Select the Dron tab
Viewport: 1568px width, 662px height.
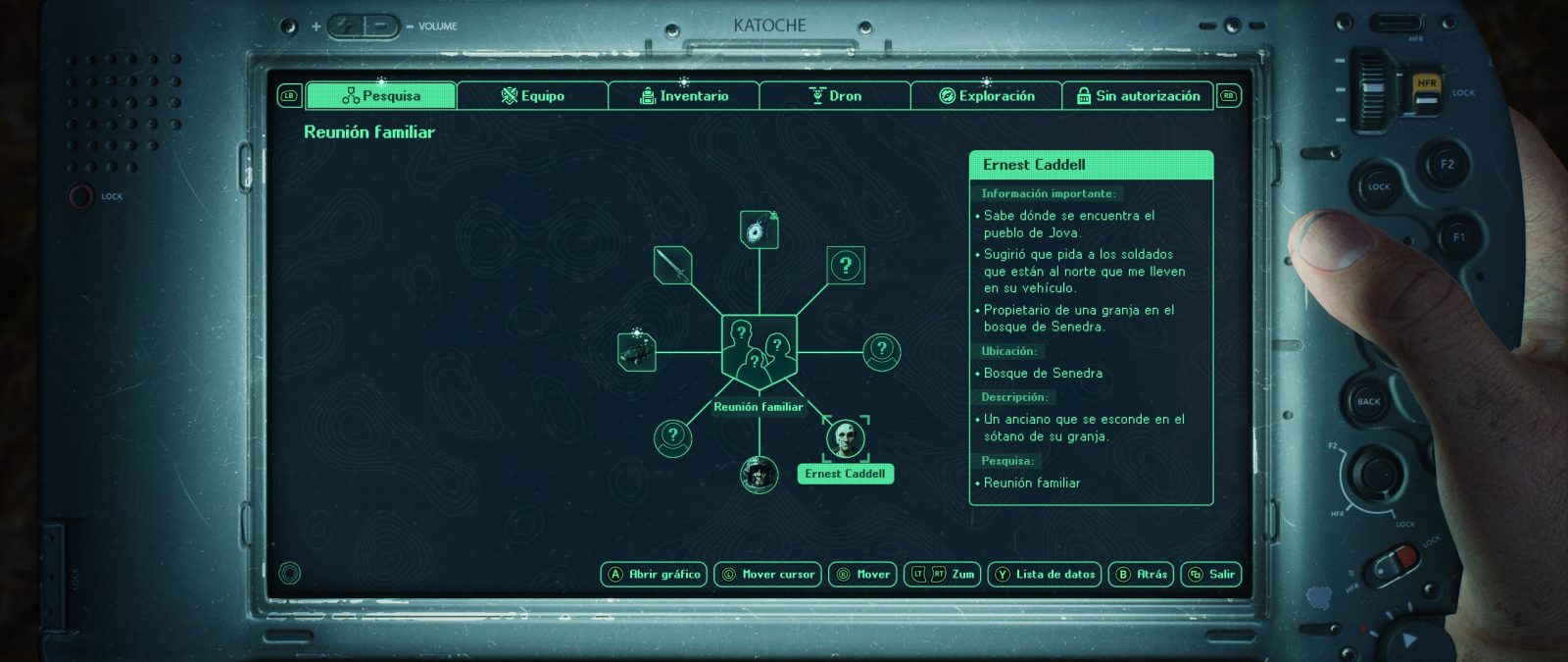point(835,95)
